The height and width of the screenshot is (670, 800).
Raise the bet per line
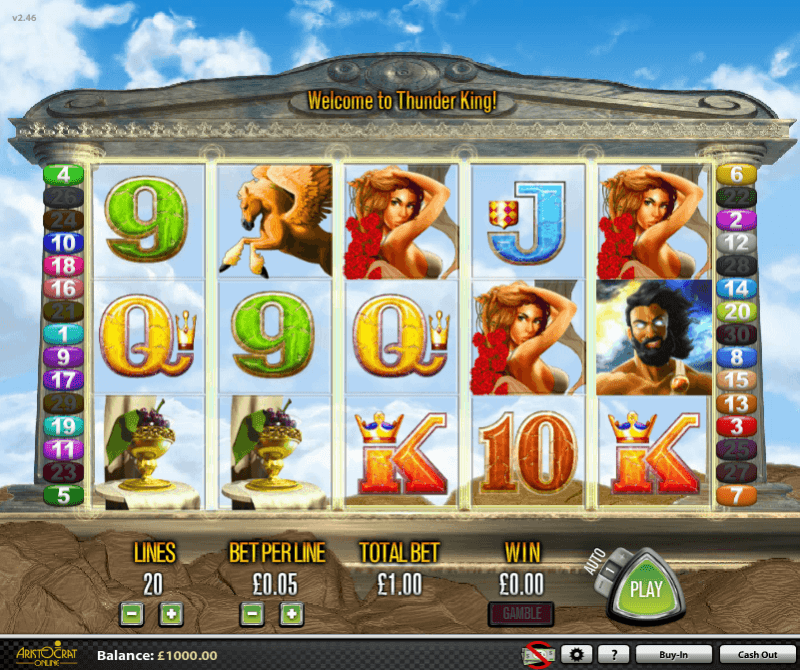tap(290, 612)
